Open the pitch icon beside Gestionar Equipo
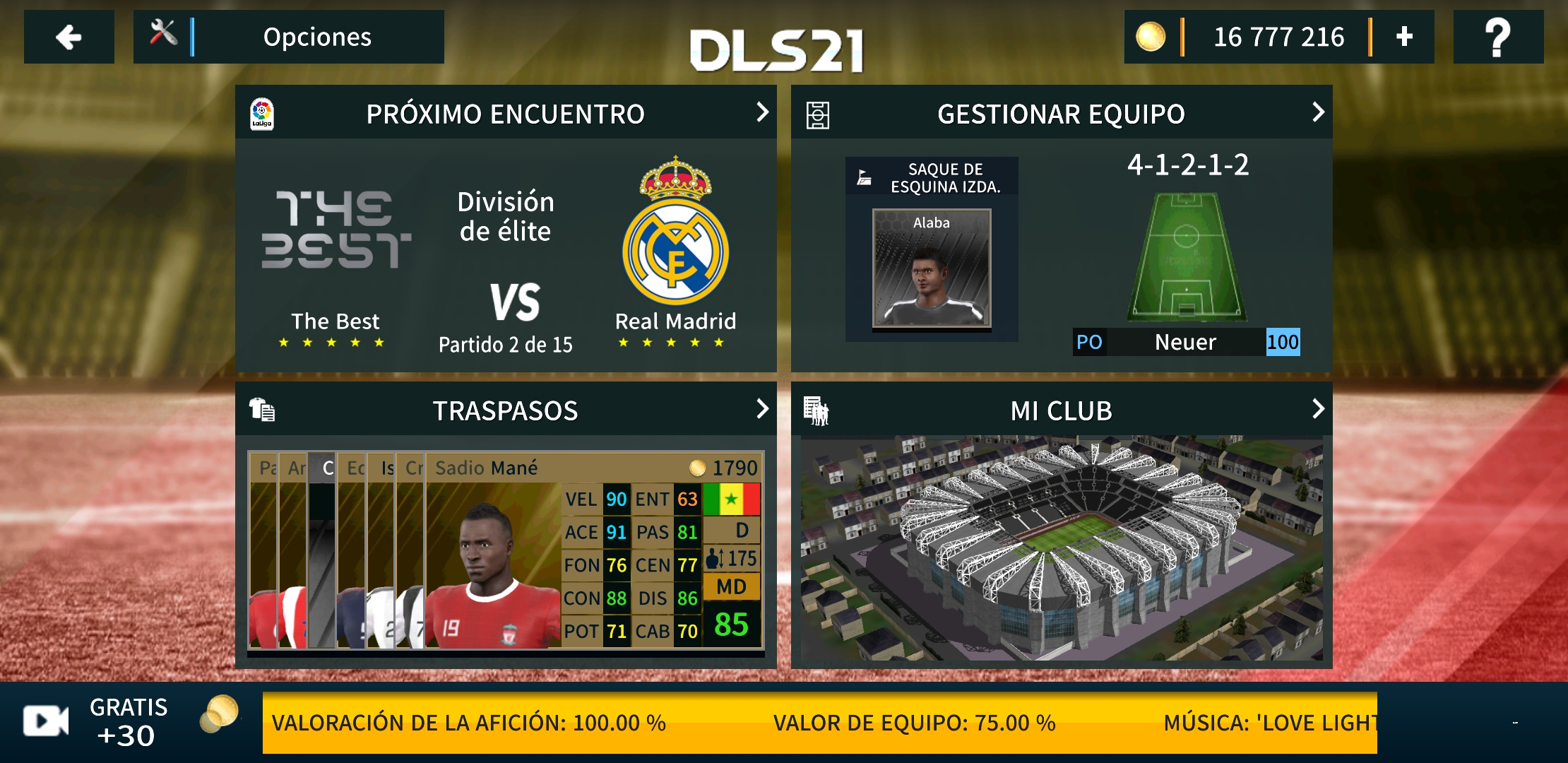 (818, 112)
